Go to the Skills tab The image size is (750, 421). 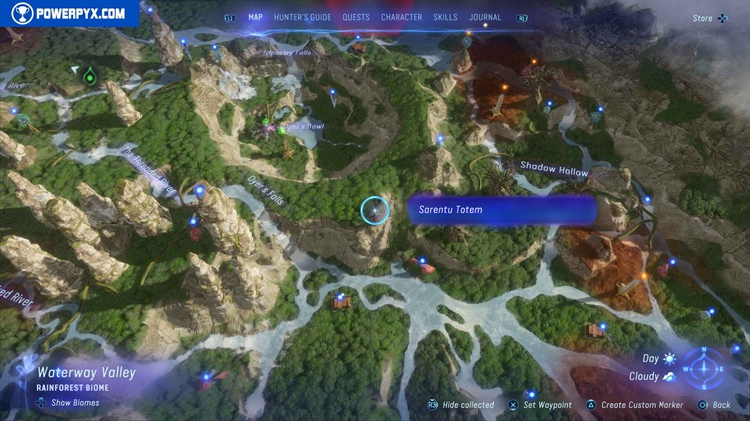pyautogui.click(x=446, y=17)
